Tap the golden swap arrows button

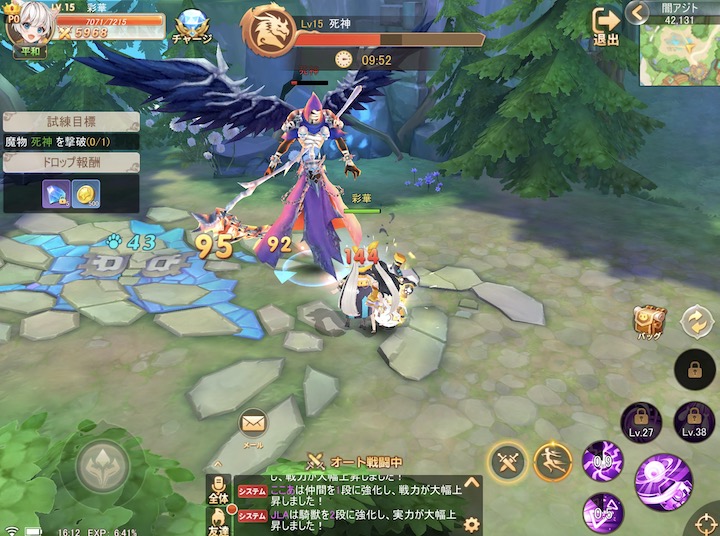694,322
